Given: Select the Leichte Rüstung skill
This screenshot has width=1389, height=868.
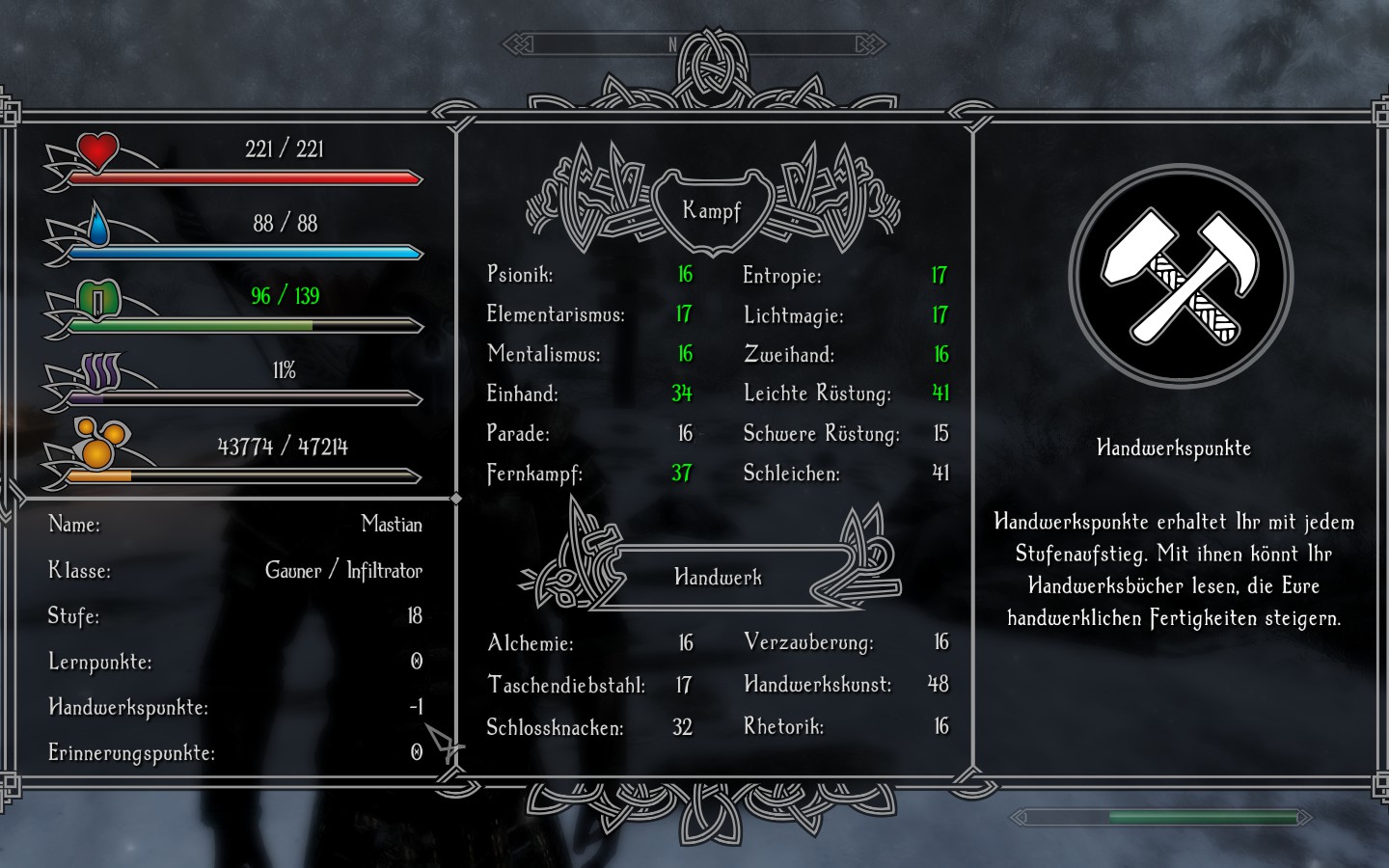Looking at the screenshot, I should click(817, 393).
